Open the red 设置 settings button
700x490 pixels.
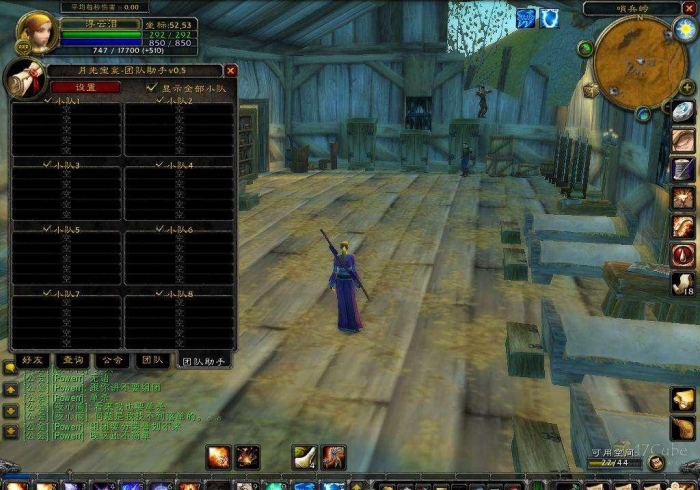click(x=85, y=87)
